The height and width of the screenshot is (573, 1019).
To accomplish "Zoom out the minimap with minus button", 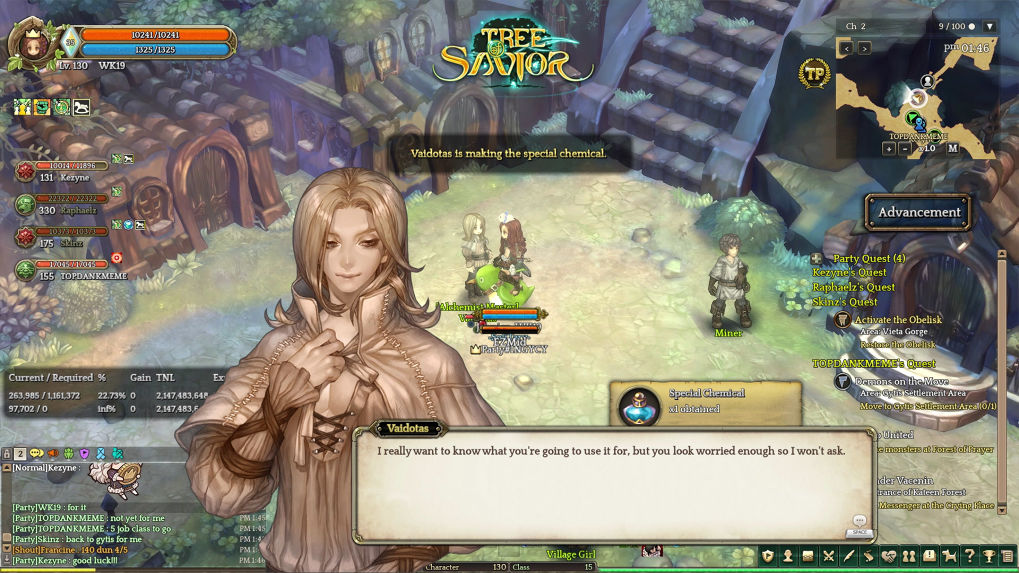I will [x=906, y=148].
